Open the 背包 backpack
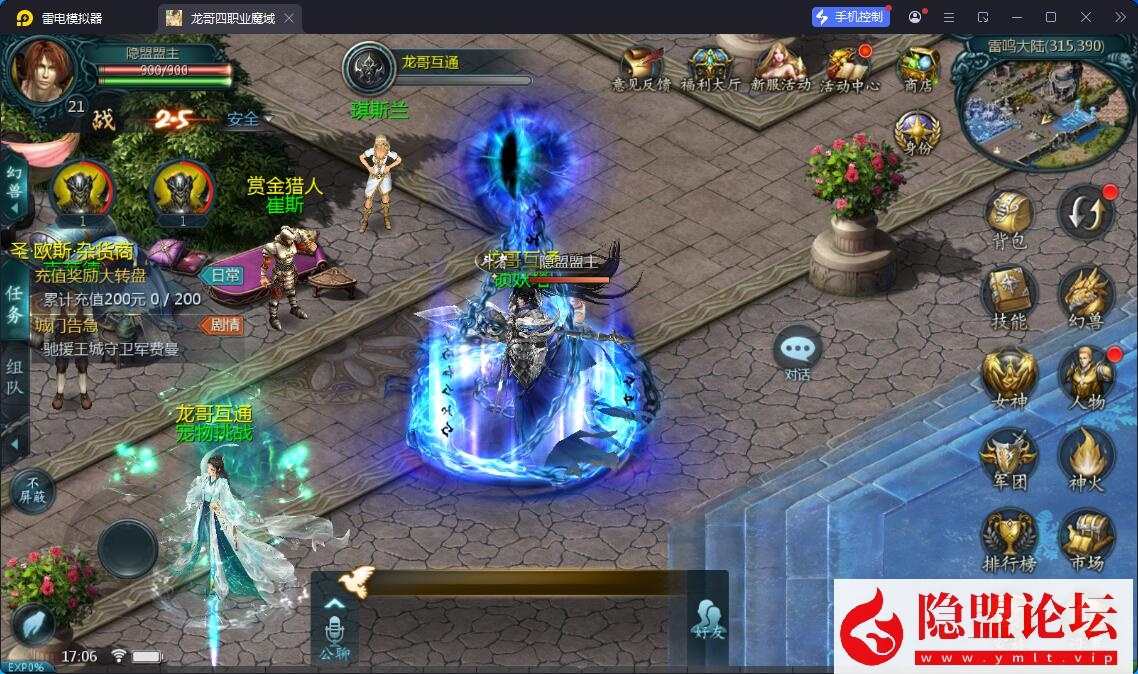 click(1007, 216)
